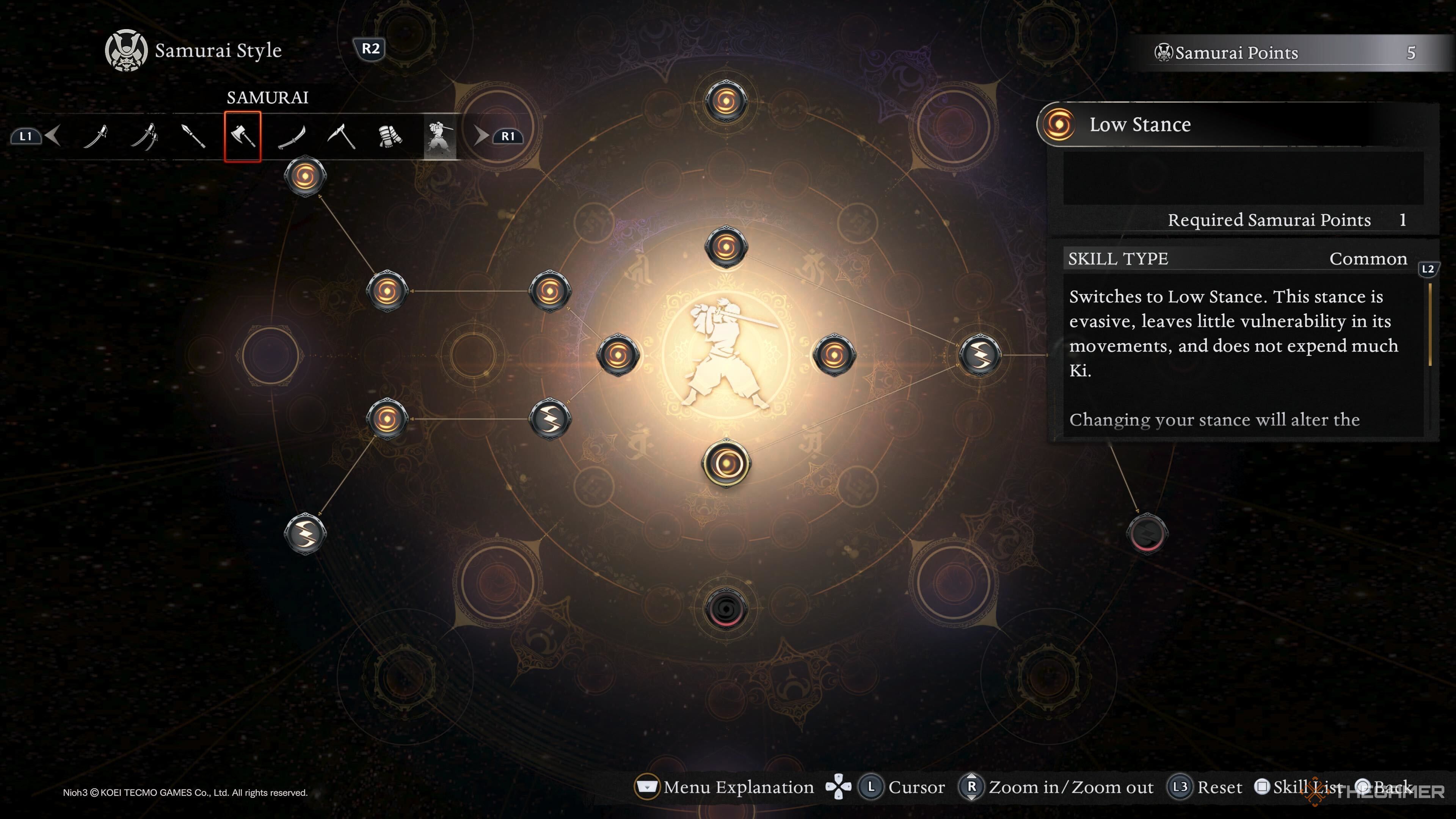This screenshot has width=1456, height=819.
Task: Select the darkened locked swirl skill node
Action: tap(726, 608)
